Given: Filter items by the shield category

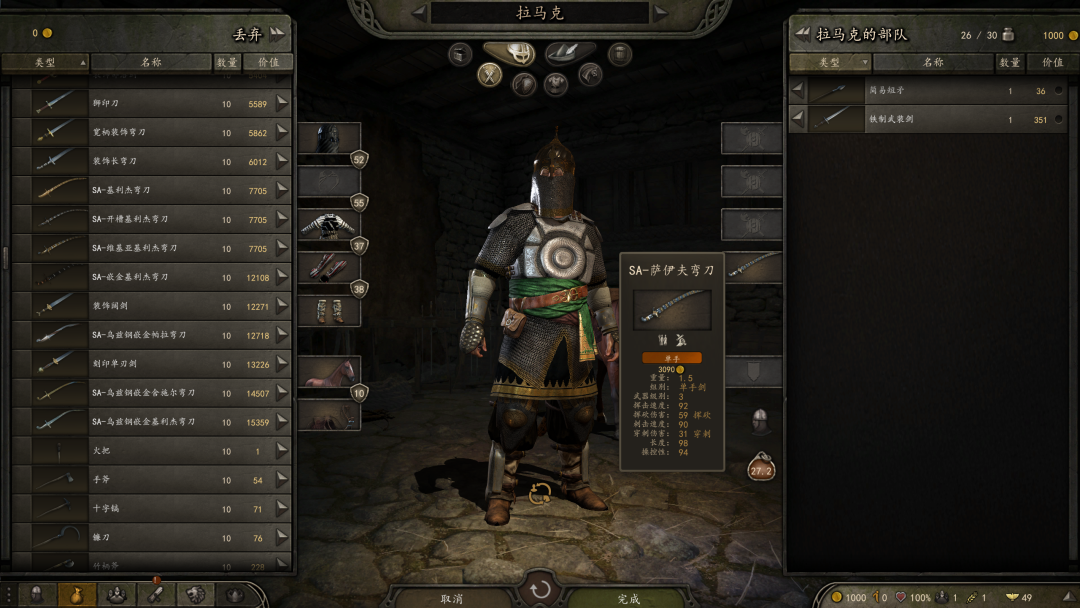Looking at the screenshot, I should tap(523, 84).
